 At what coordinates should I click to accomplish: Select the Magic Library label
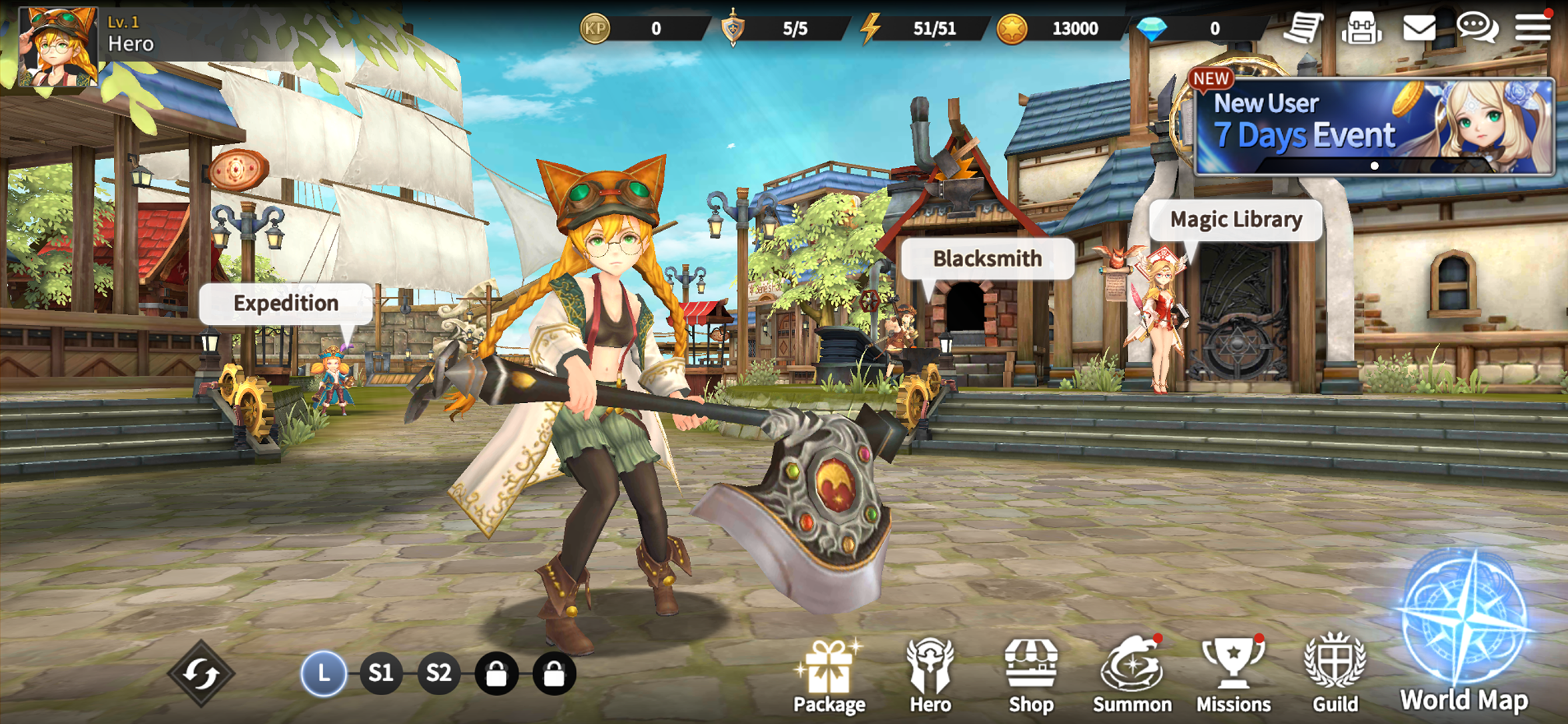point(1235,220)
